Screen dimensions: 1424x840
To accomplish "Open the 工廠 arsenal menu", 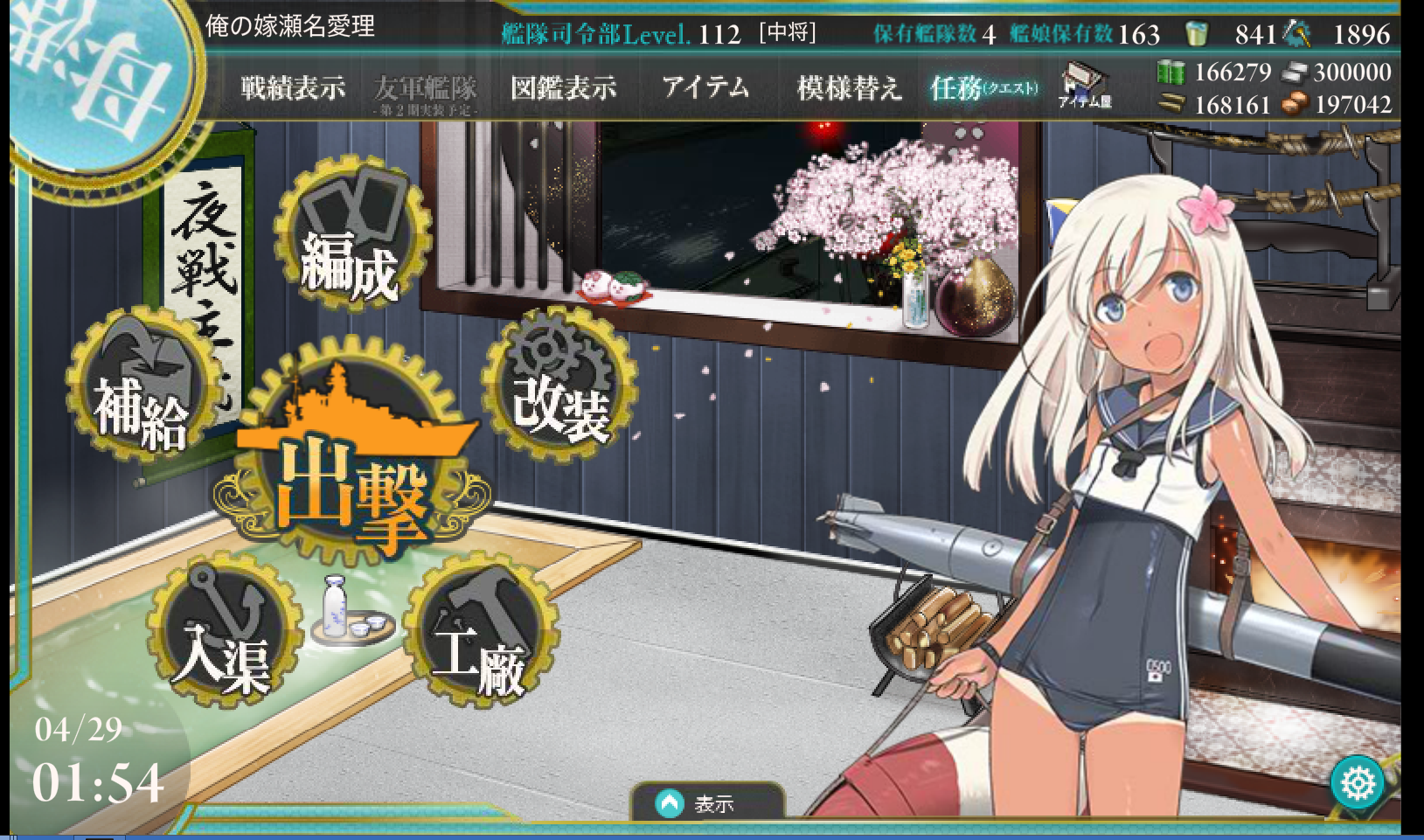I will [x=481, y=634].
